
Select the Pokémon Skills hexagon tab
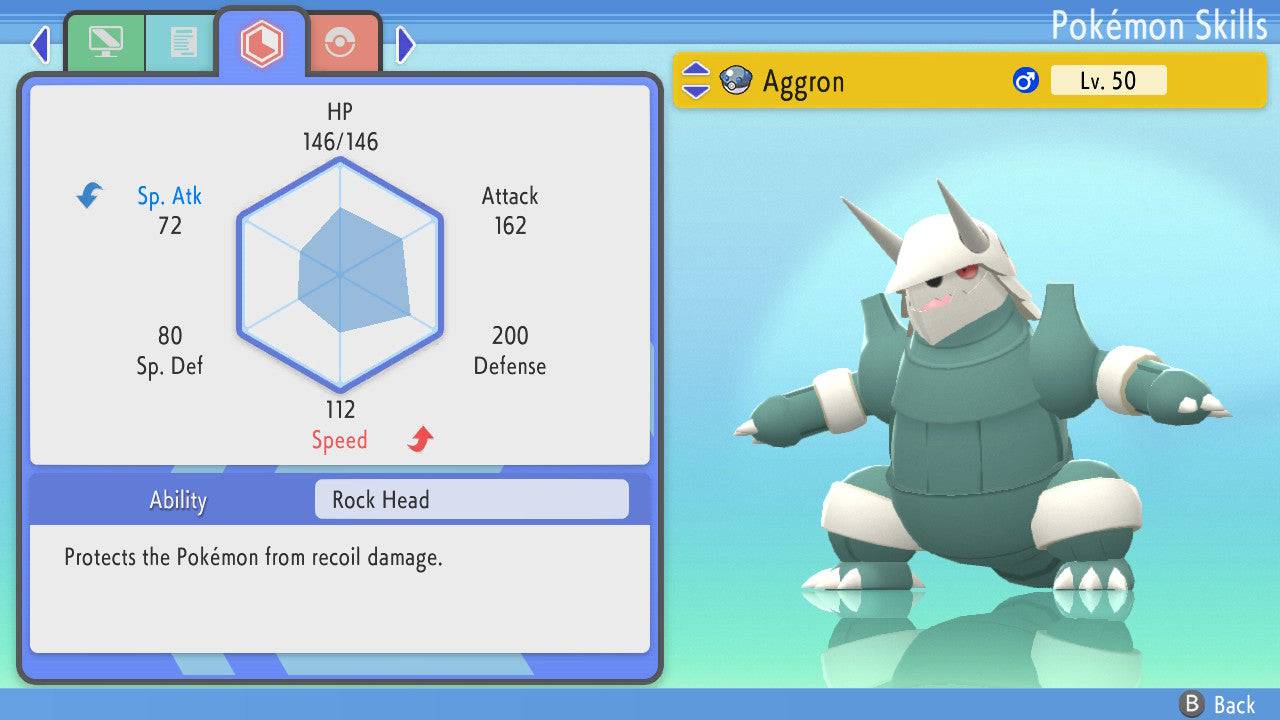(261, 43)
